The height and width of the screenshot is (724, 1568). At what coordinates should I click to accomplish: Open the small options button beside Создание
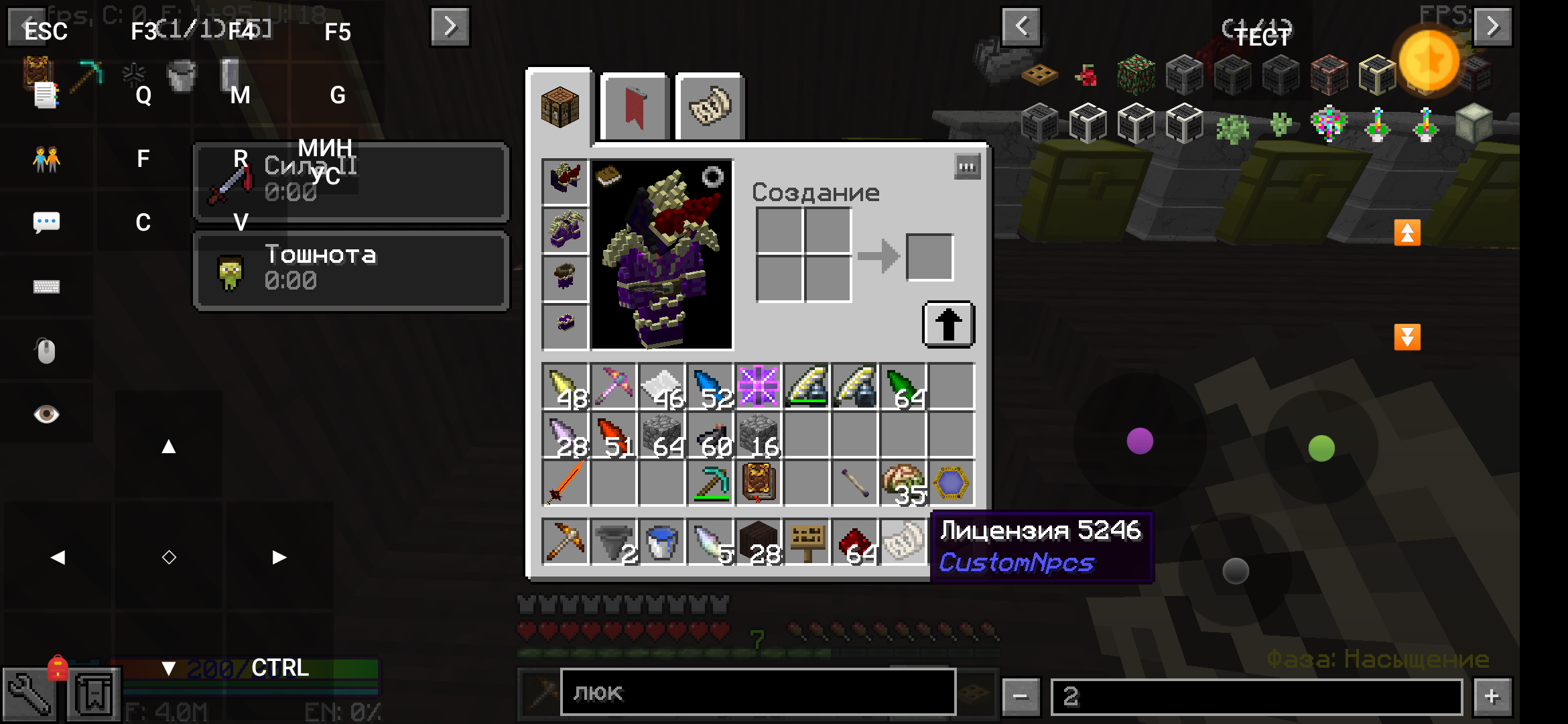click(967, 167)
